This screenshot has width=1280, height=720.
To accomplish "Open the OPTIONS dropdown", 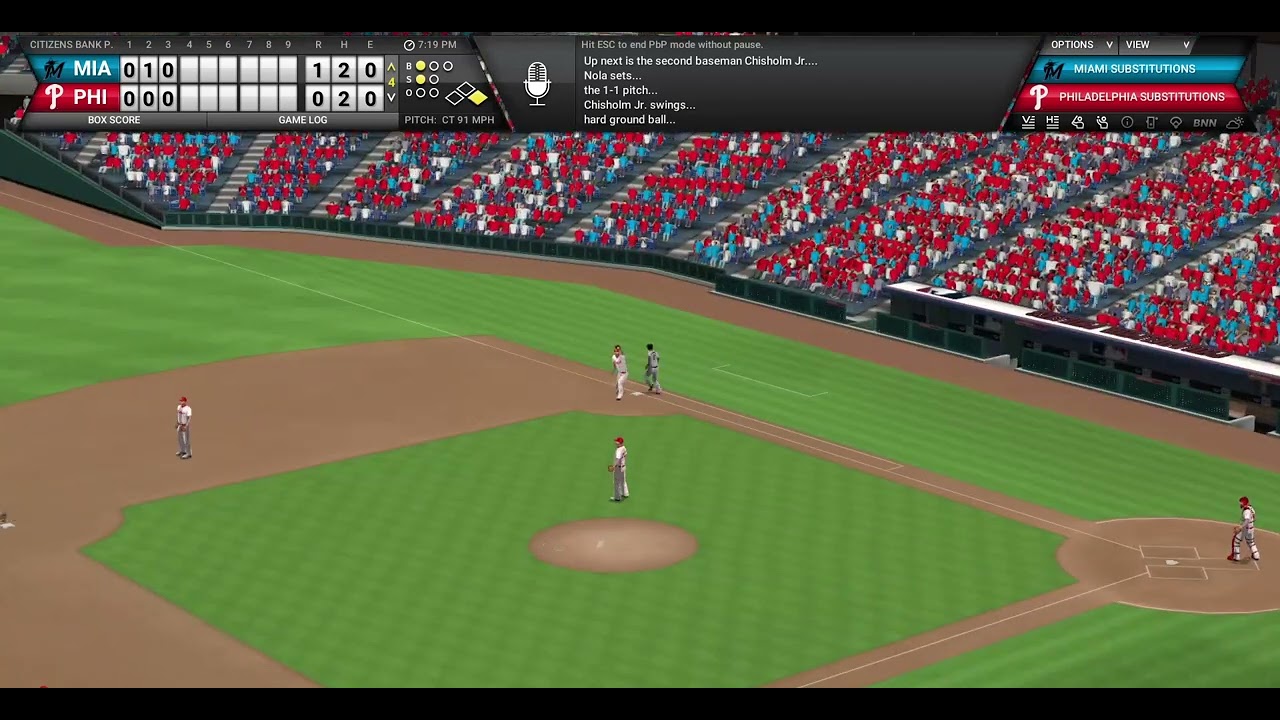I will click(x=1075, y=44).
